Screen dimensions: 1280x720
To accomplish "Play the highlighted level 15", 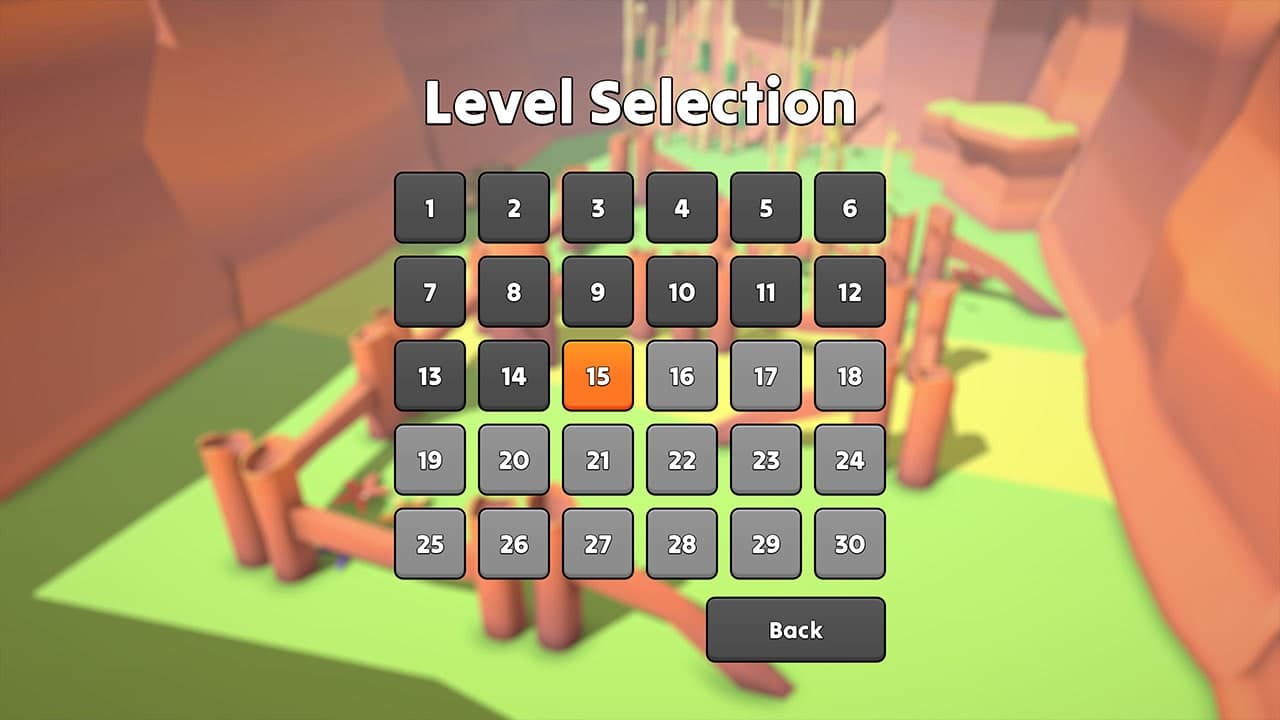I will click(598, 377).
